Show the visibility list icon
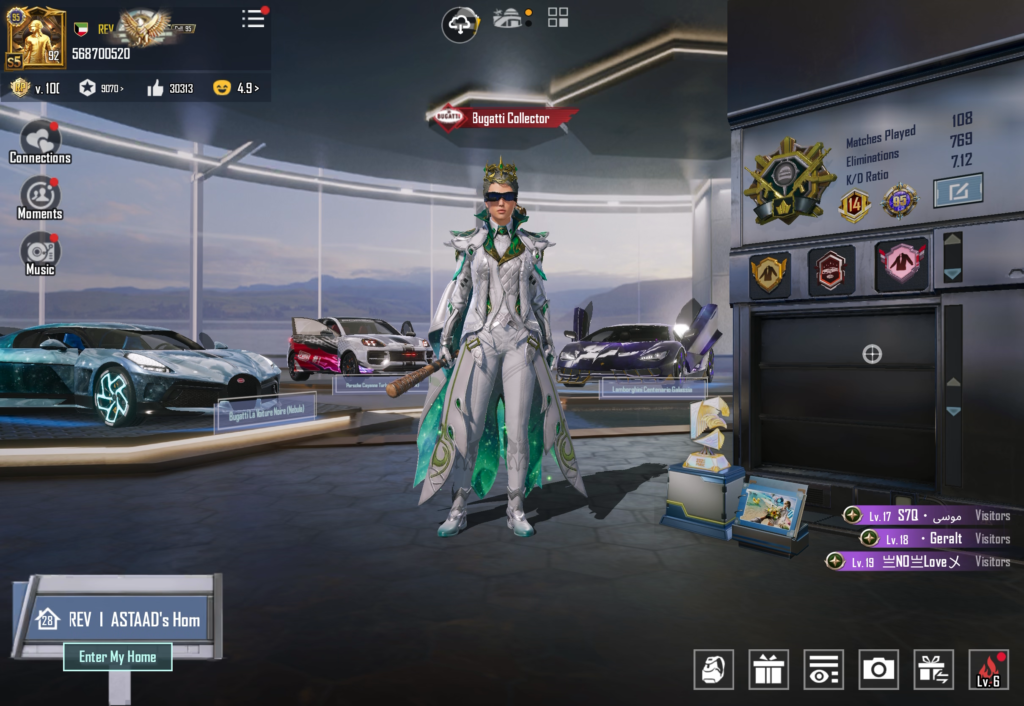This screenshot has width=1024, height=706. pyautogui.click(x=823, y=669)
